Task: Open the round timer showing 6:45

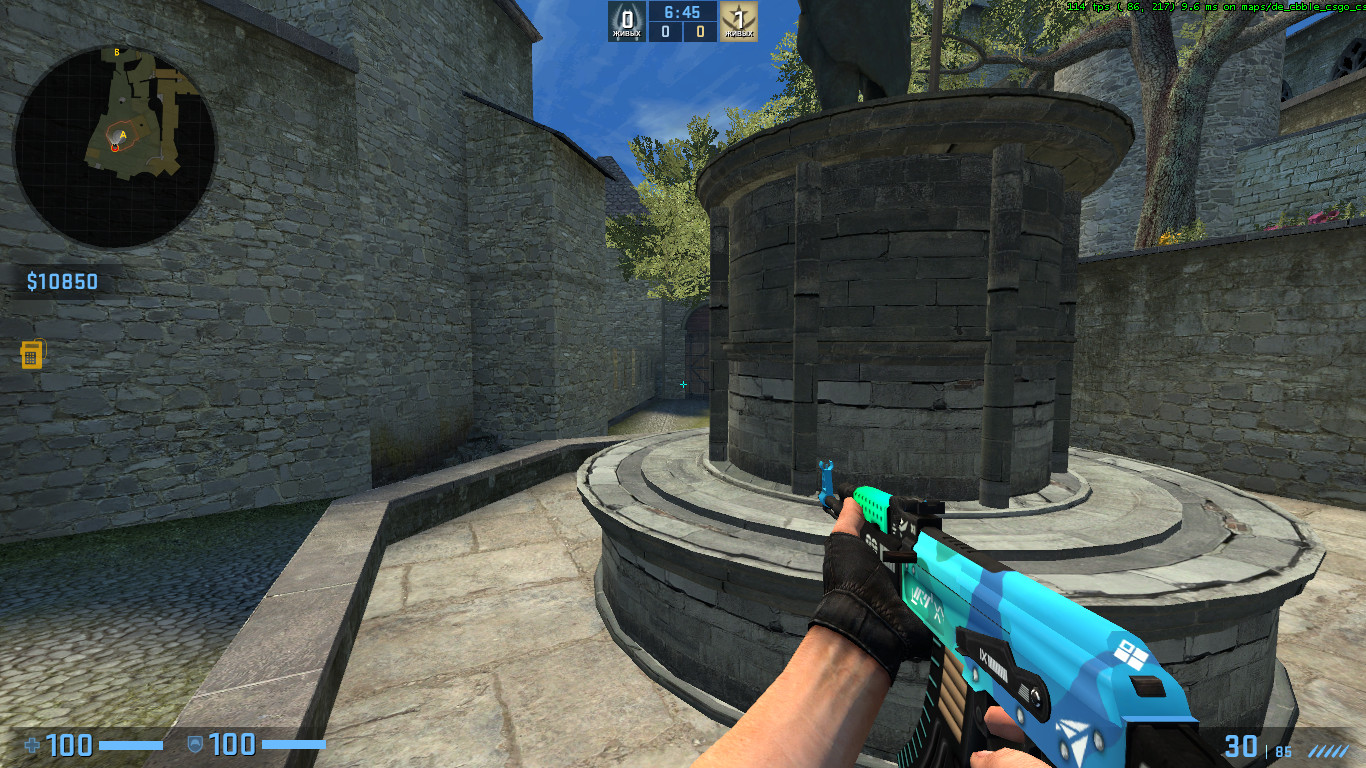Action: click(x=681, y=11)
